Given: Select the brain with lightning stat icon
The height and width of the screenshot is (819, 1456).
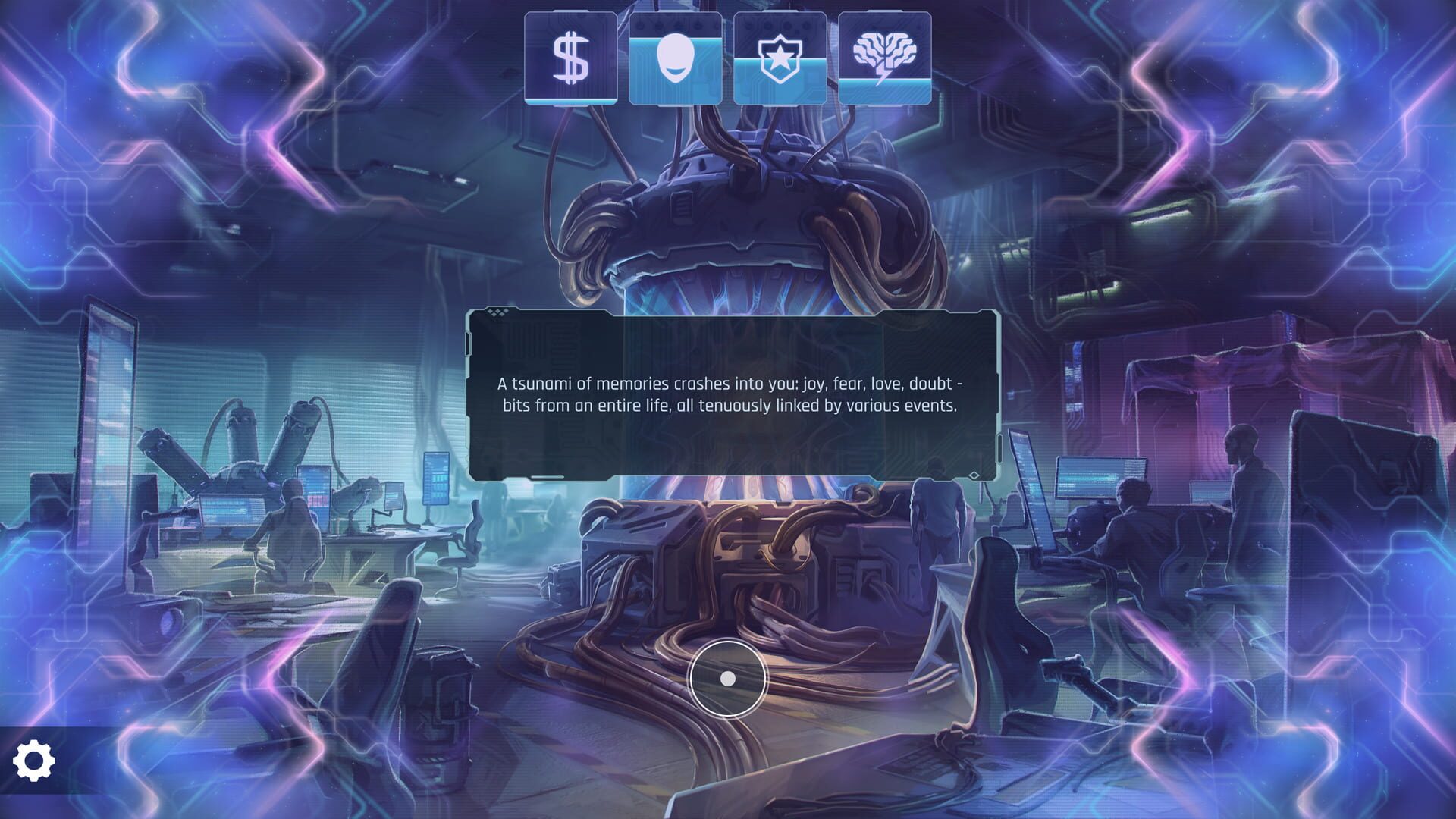Looking at the screenshot, I should point(884,58).
